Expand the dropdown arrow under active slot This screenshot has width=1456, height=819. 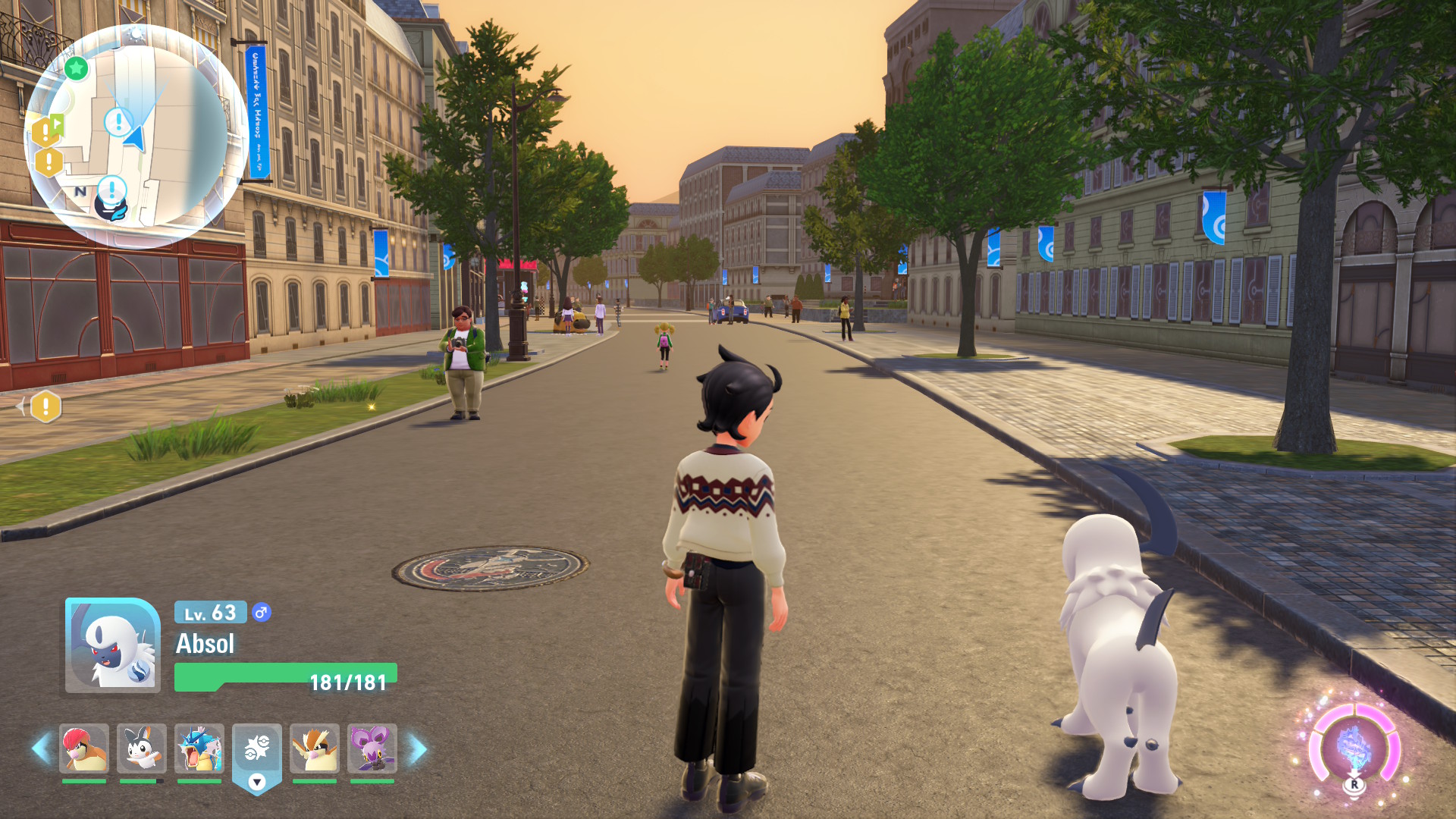(x=257, y=782)
